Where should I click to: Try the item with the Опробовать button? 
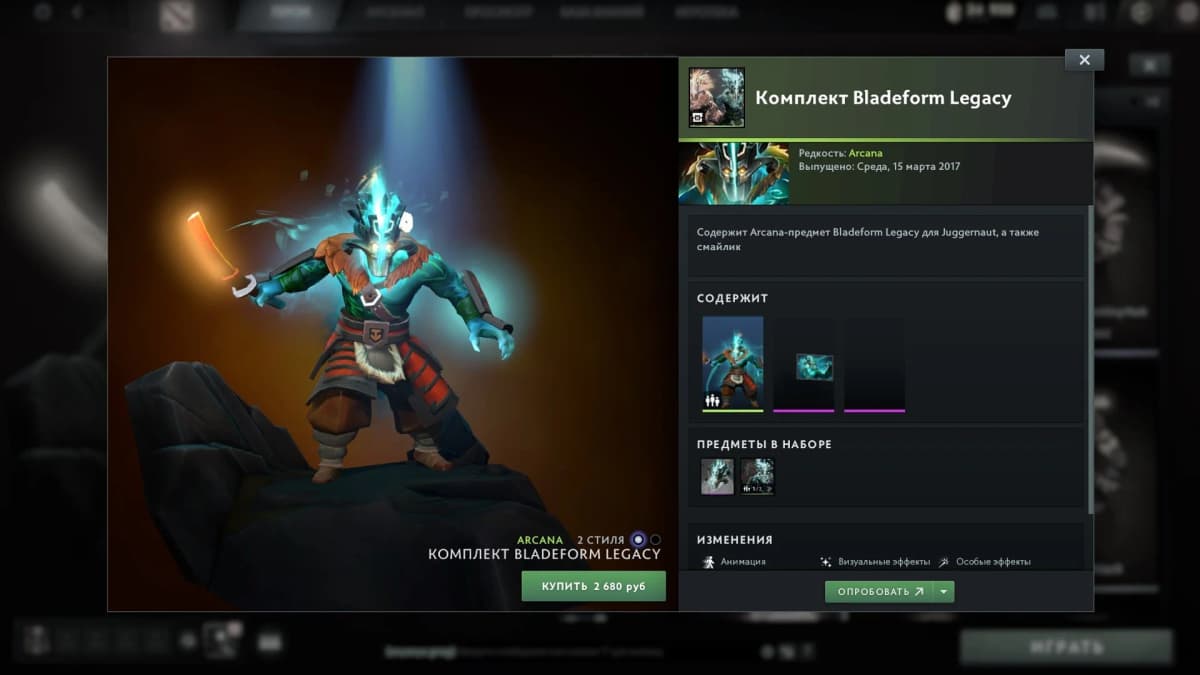[878, 592]
